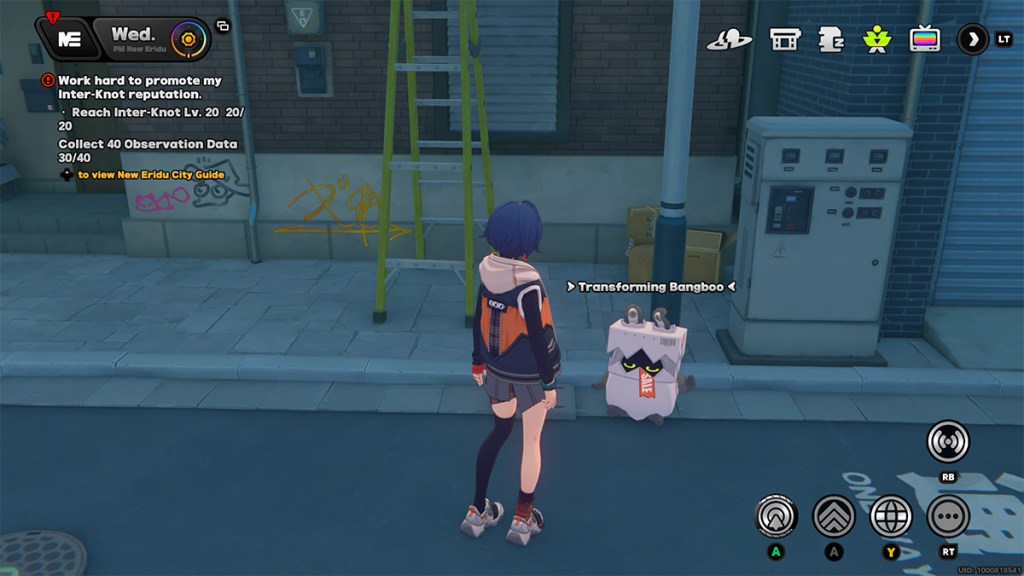Viewport: 1024px width, 576px height.
Task: Activate the triple chevron sprint button
Action: click(x=833, y=516)
